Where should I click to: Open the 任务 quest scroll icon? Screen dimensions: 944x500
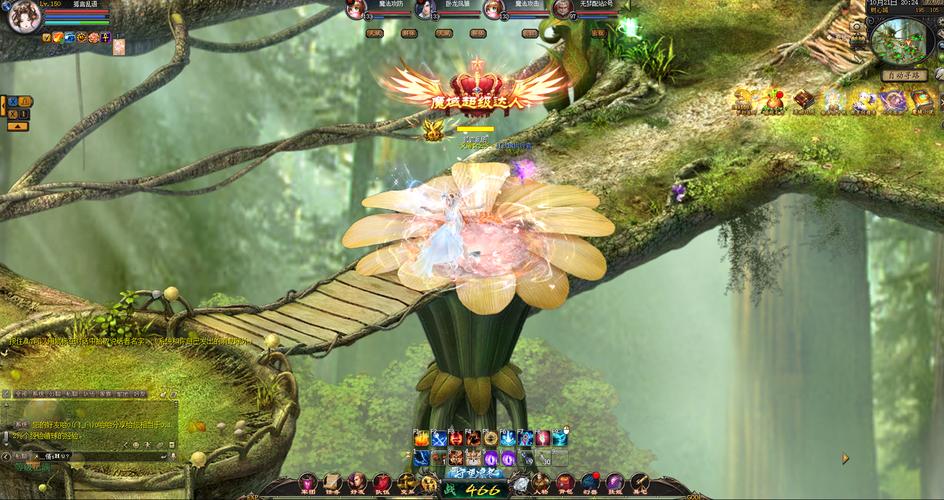[331, 484]
